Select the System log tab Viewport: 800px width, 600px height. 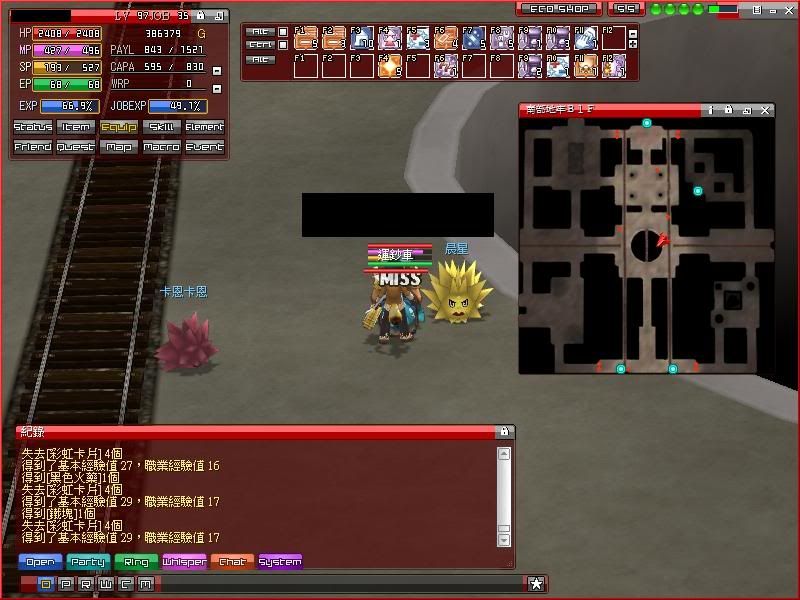coord(280,562)
